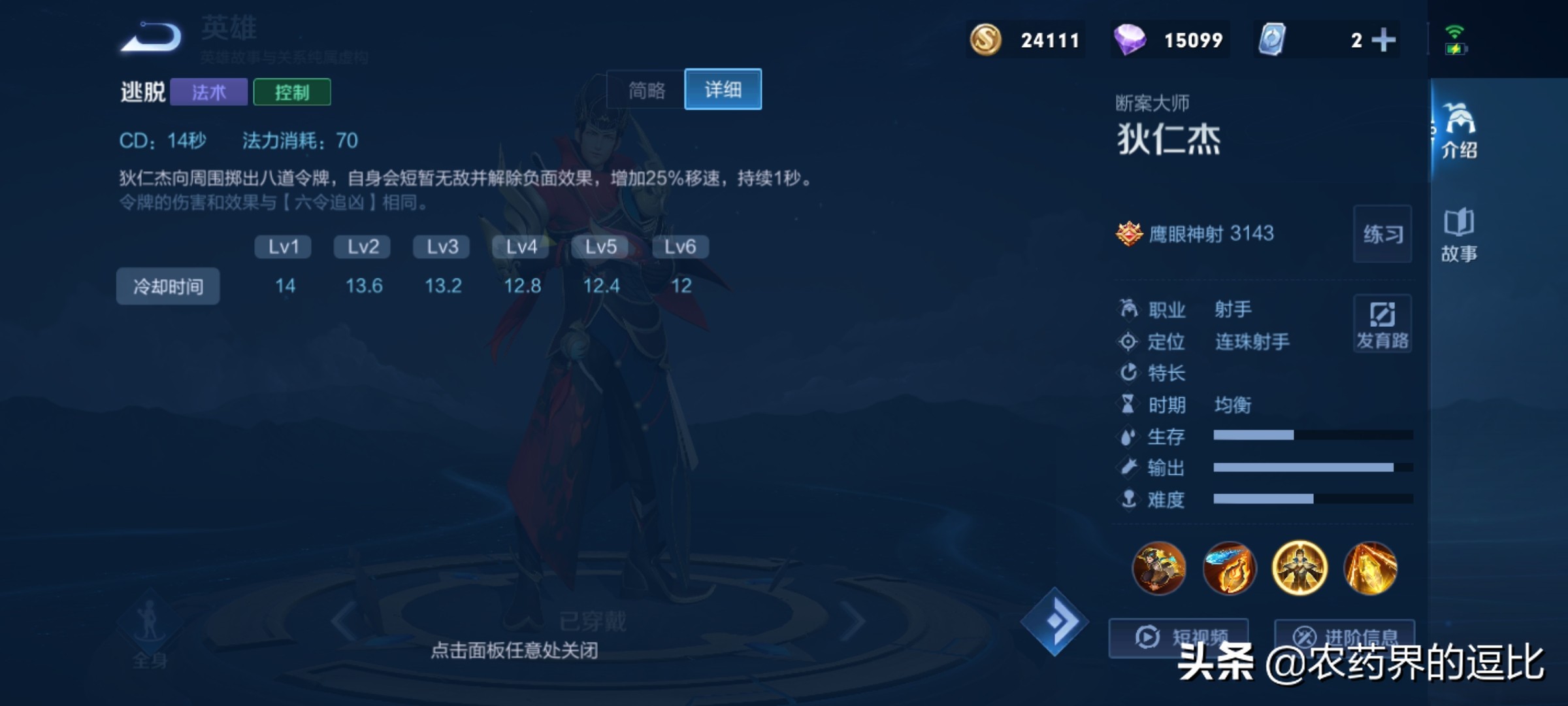Click the purple diamond currency icon

coord(1129,40)
